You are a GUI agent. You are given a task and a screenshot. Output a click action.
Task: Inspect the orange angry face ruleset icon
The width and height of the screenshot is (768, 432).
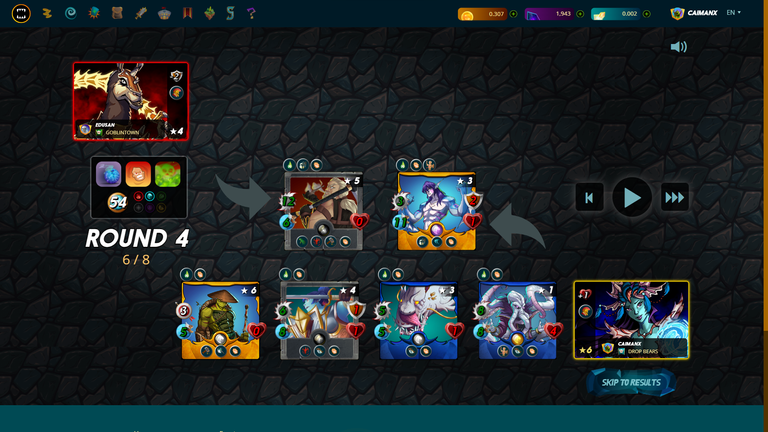click(138, 175)
